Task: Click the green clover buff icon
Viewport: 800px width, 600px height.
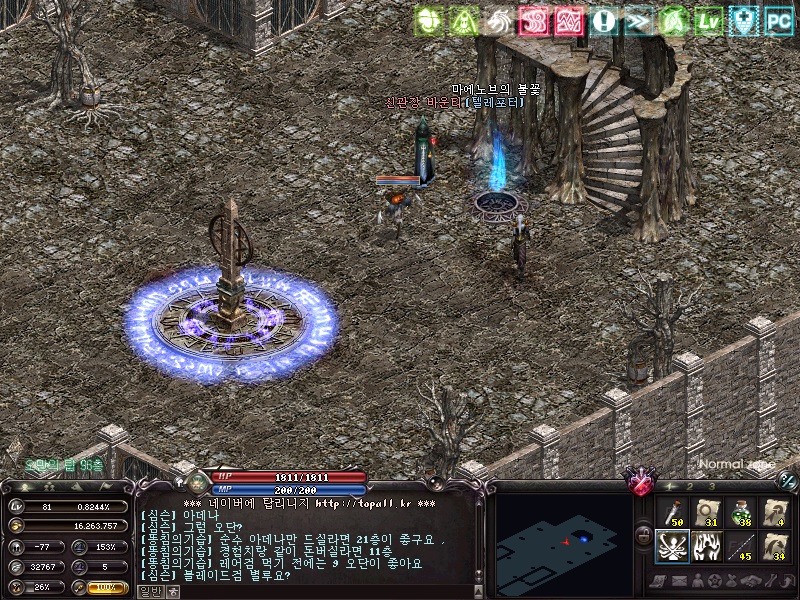Action: (x=430, y=20)
